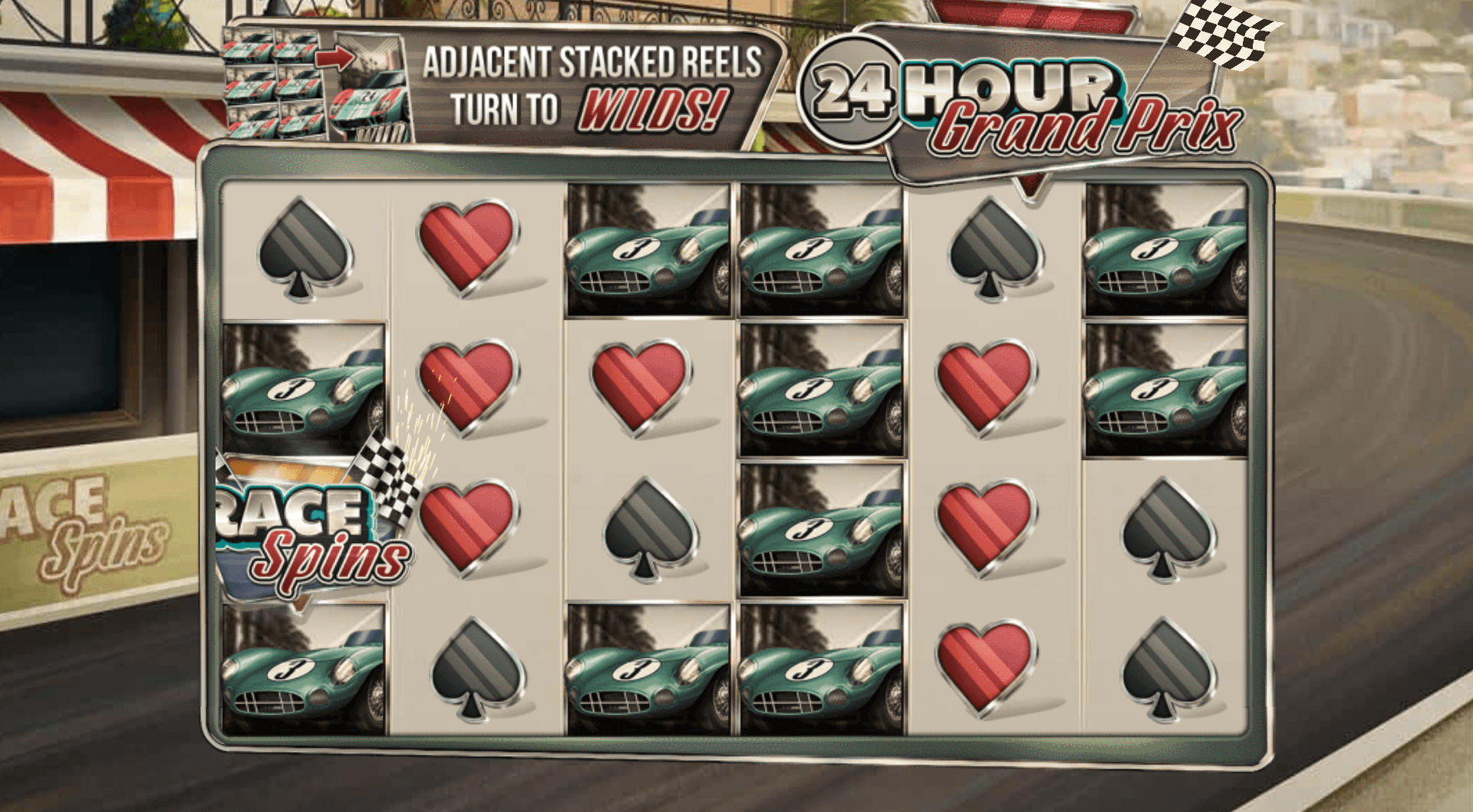The image size is (1473, 812).
Task: Open the adjacent stacked reels wilds banner
Action: [506, 86]
